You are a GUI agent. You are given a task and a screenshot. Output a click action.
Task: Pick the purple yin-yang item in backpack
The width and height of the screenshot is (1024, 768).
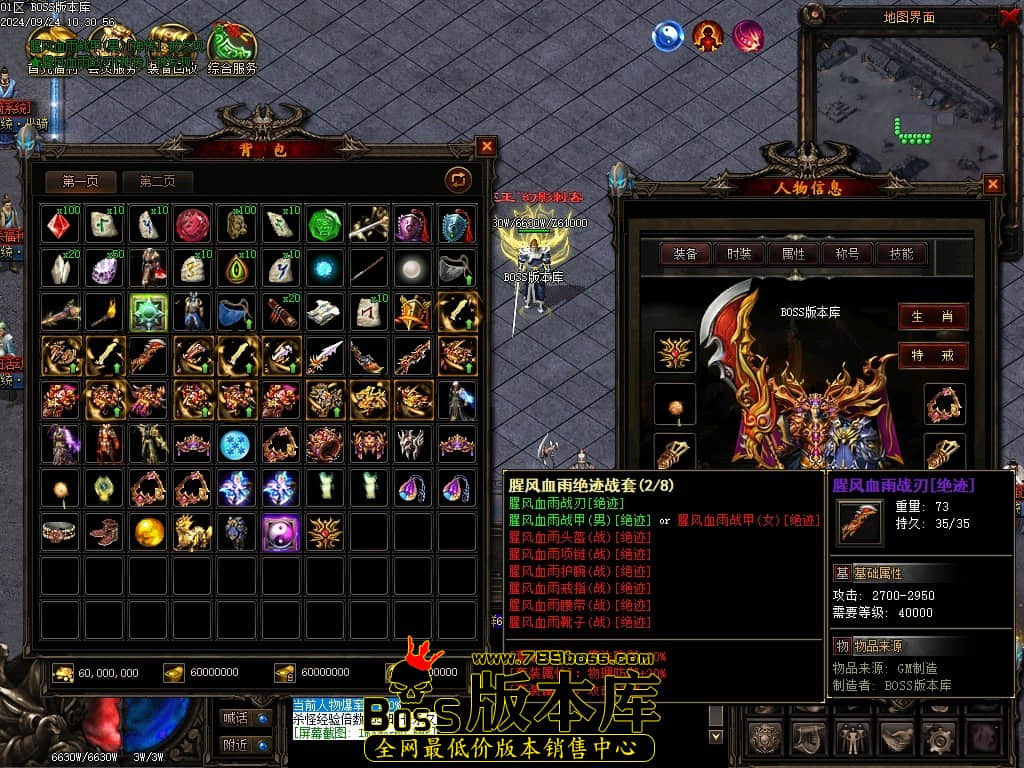[281, 532]
